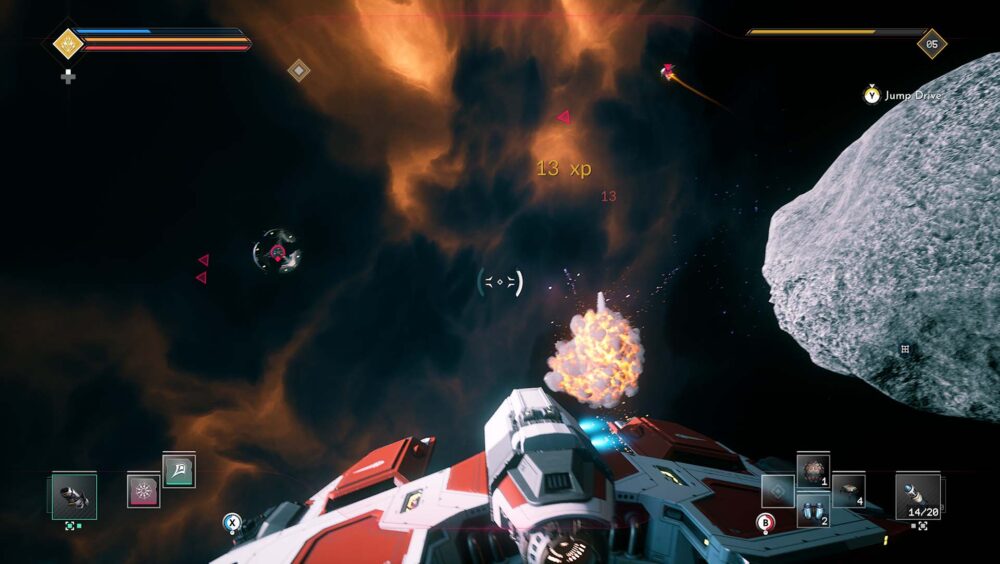Use the twin canister consumable with count 2
The image size is (1000, 564).
tap(812, 510)
